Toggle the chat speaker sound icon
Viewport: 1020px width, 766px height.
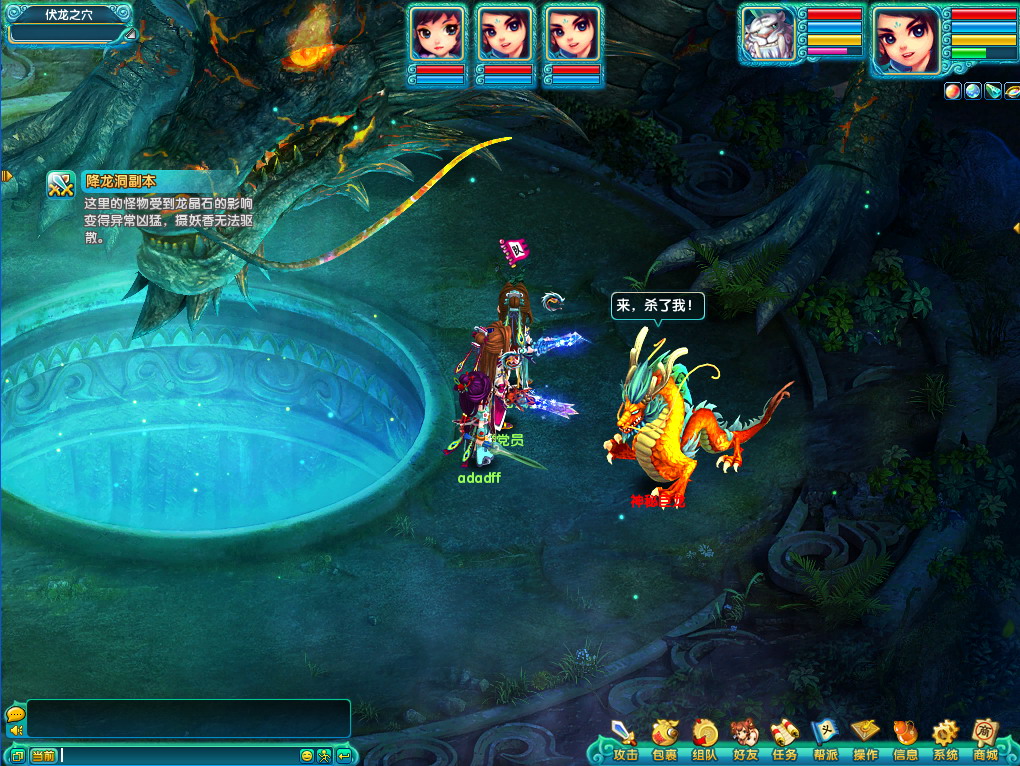point(16,731)
